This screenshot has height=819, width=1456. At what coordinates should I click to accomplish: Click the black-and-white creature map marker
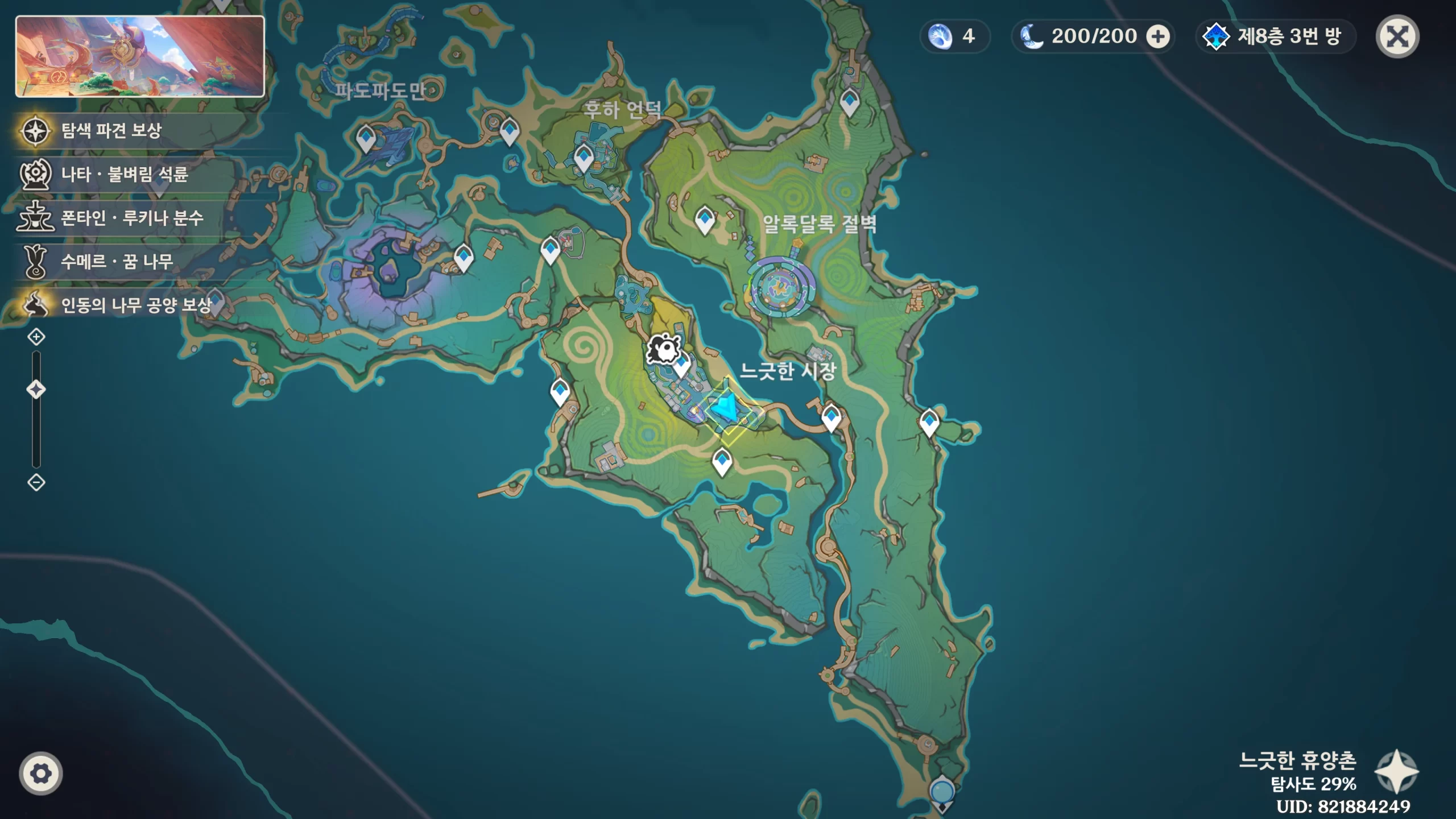(x=661, y=348)
